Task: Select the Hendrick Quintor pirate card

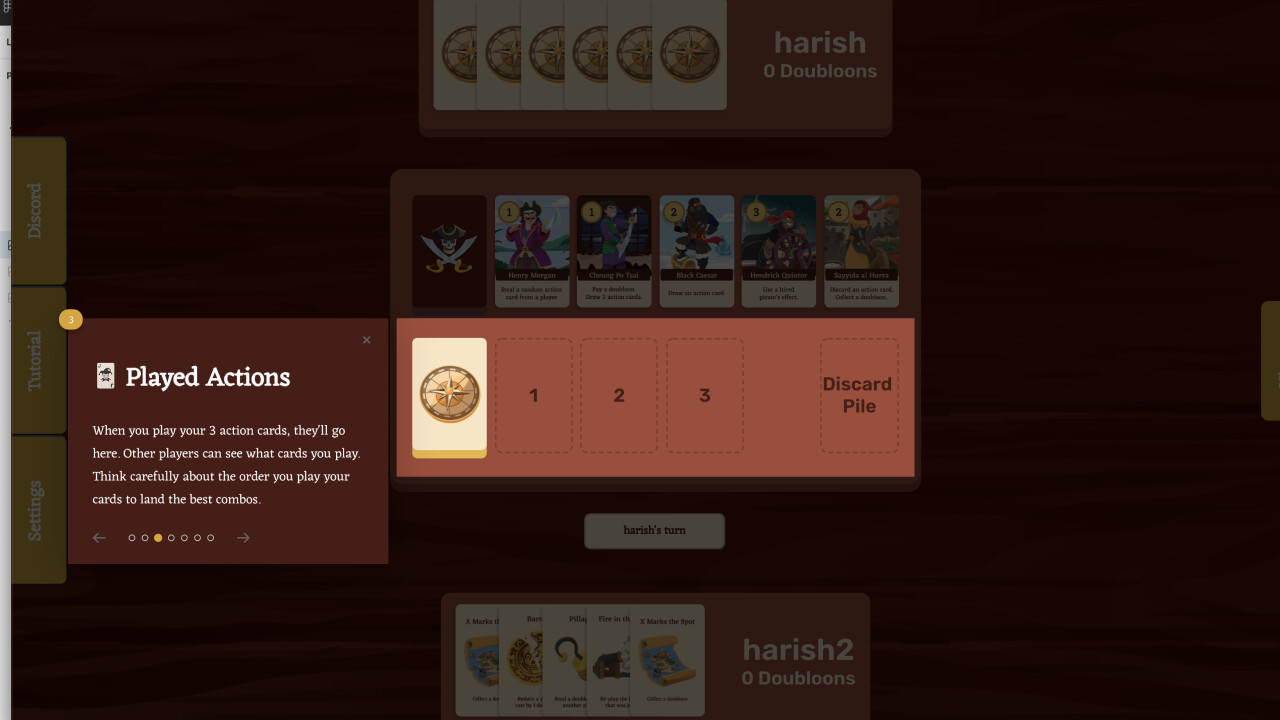Action: click(x=778, y=251)
